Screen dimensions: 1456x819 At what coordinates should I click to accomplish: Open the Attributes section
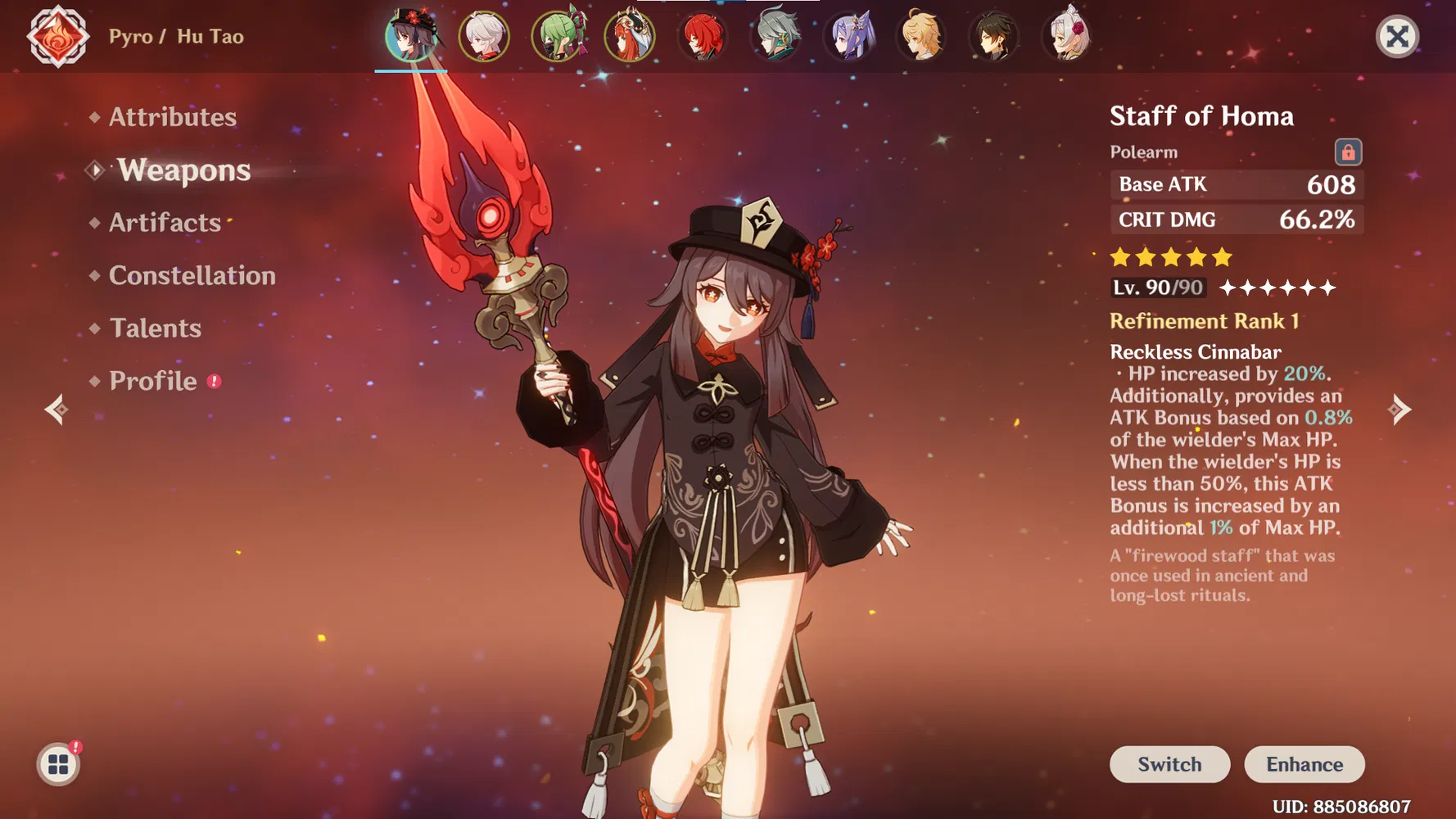point(172,117)
